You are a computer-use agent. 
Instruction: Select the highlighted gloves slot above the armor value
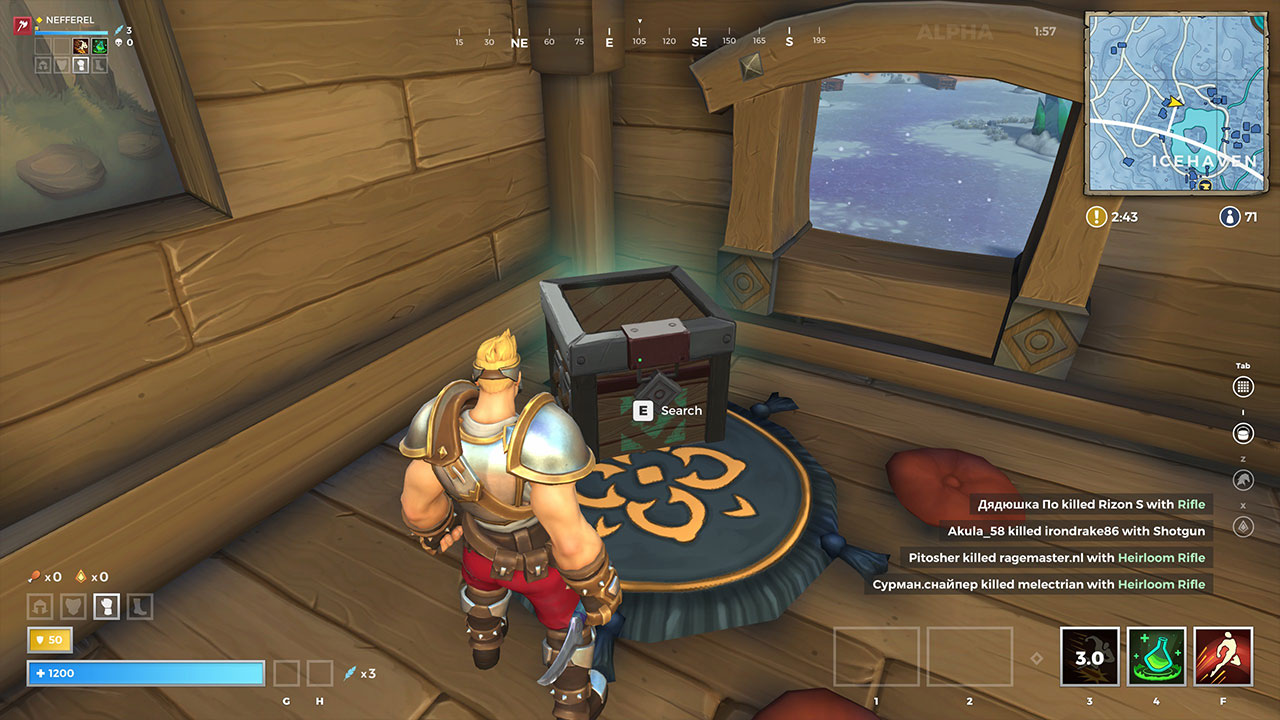(x=106, y=606)
